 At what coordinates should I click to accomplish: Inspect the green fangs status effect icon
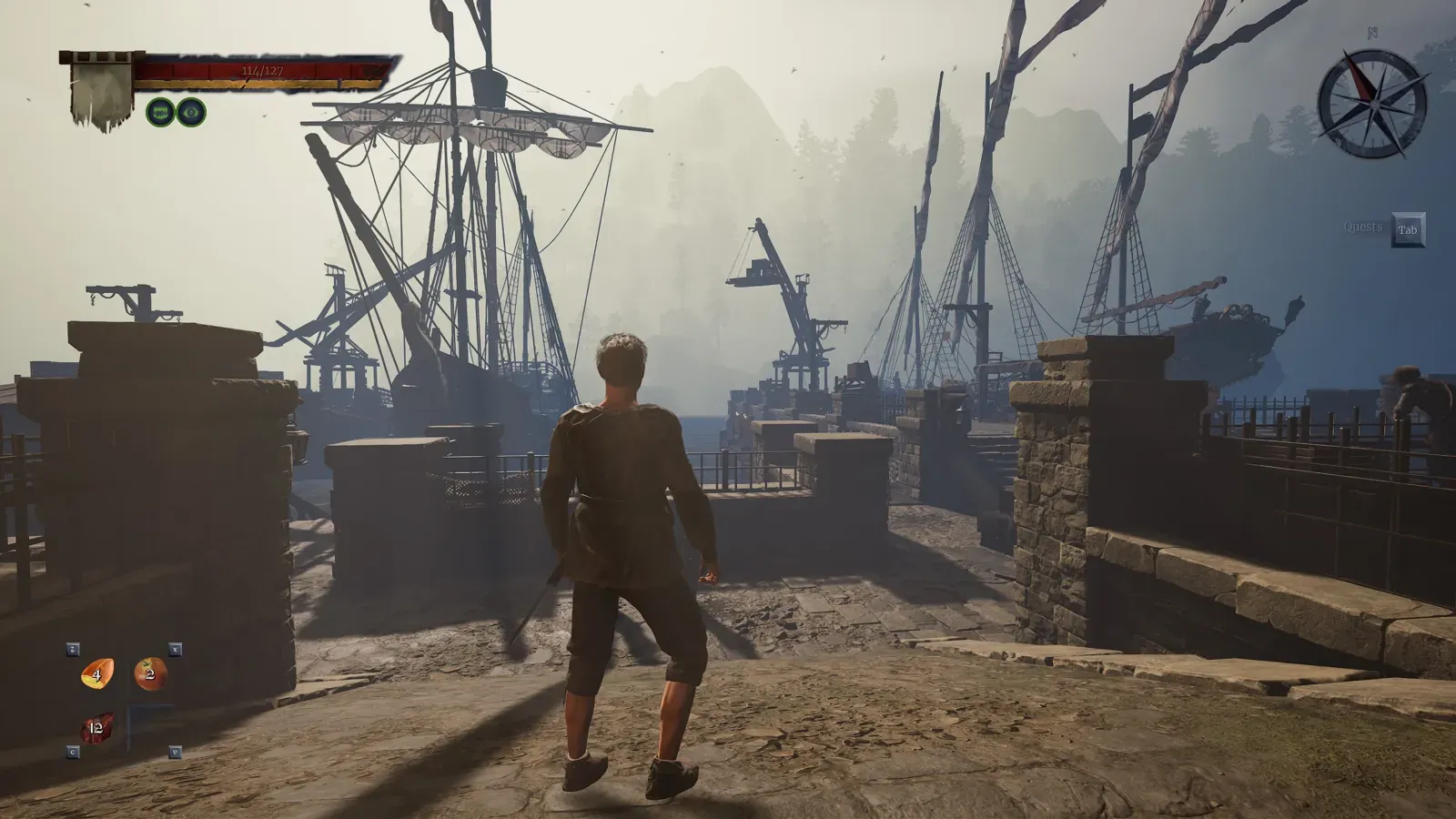coord(160,112)
